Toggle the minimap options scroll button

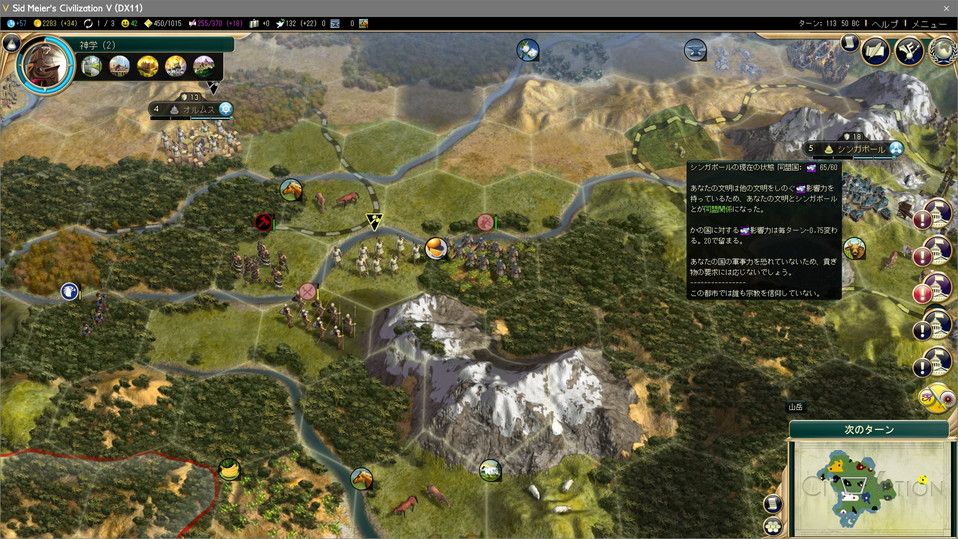tap(773, 503)
